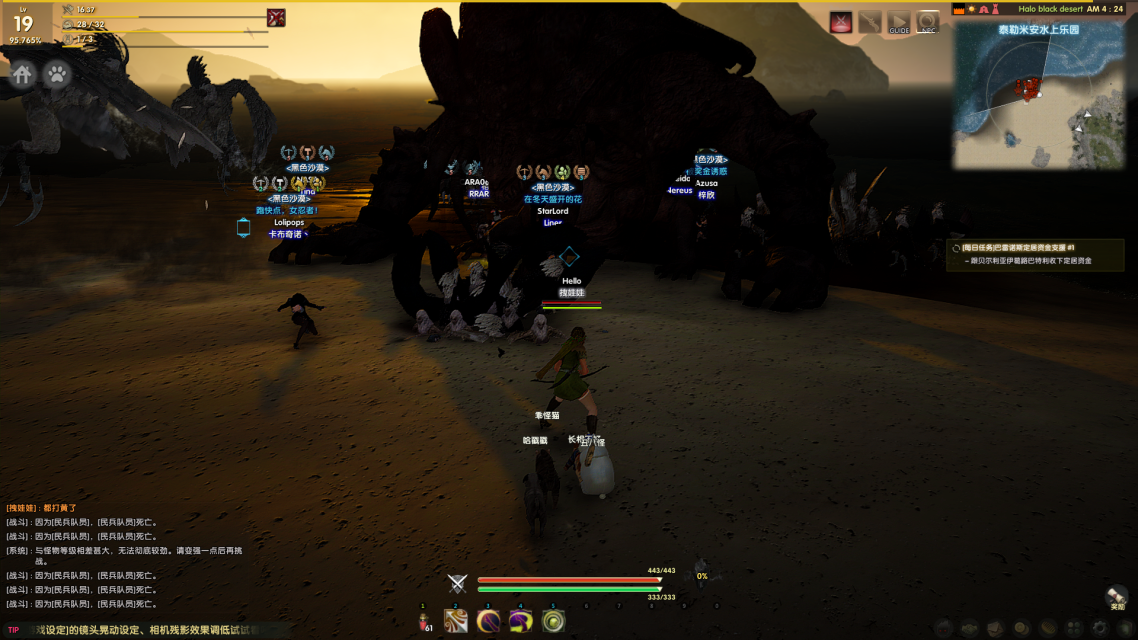Select the daily quest tracker entry

[1035, 254]
